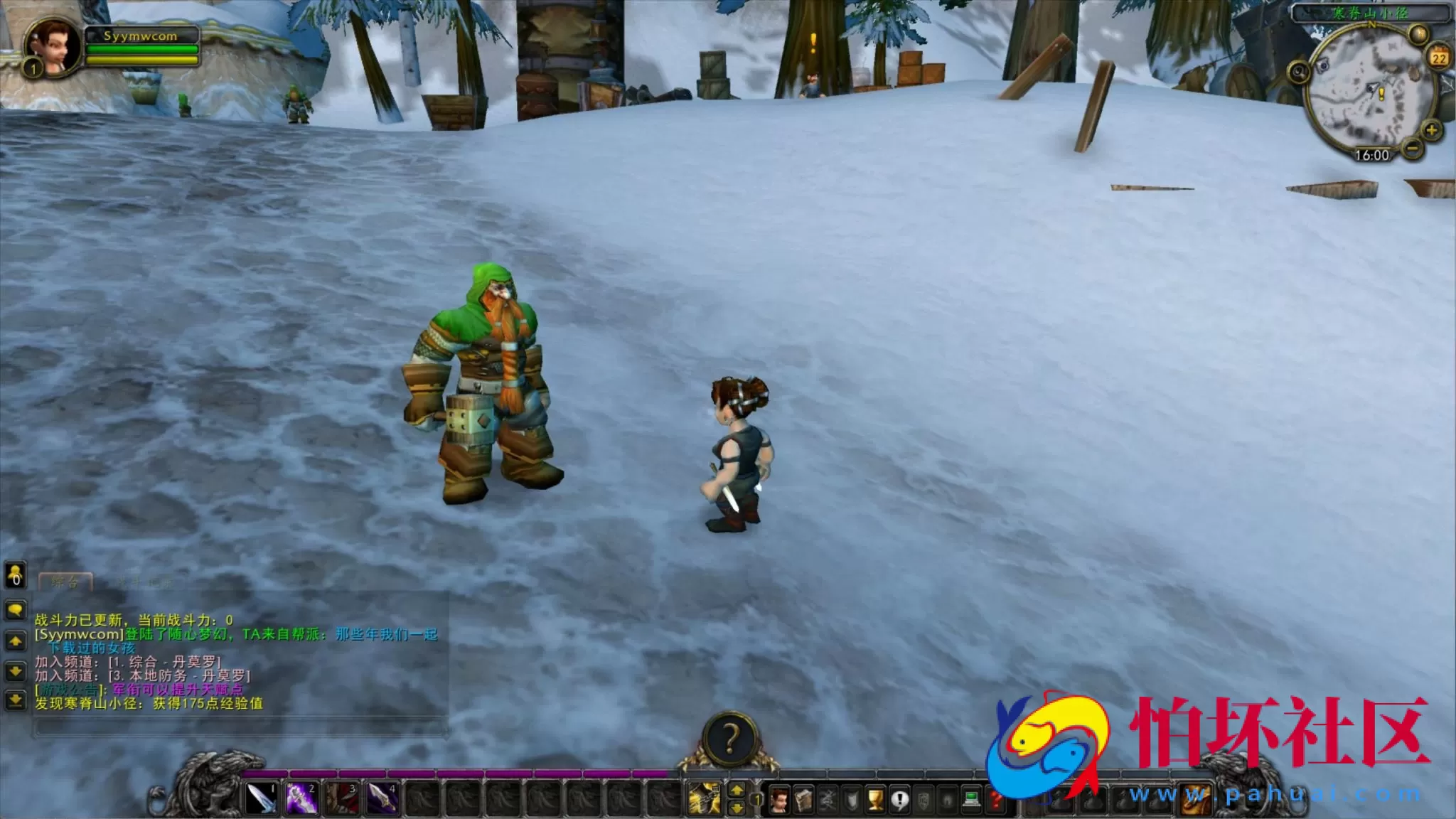Open the calendar showing day 22
This screenshot has height=819, width=1456.
coord(1438,57)
